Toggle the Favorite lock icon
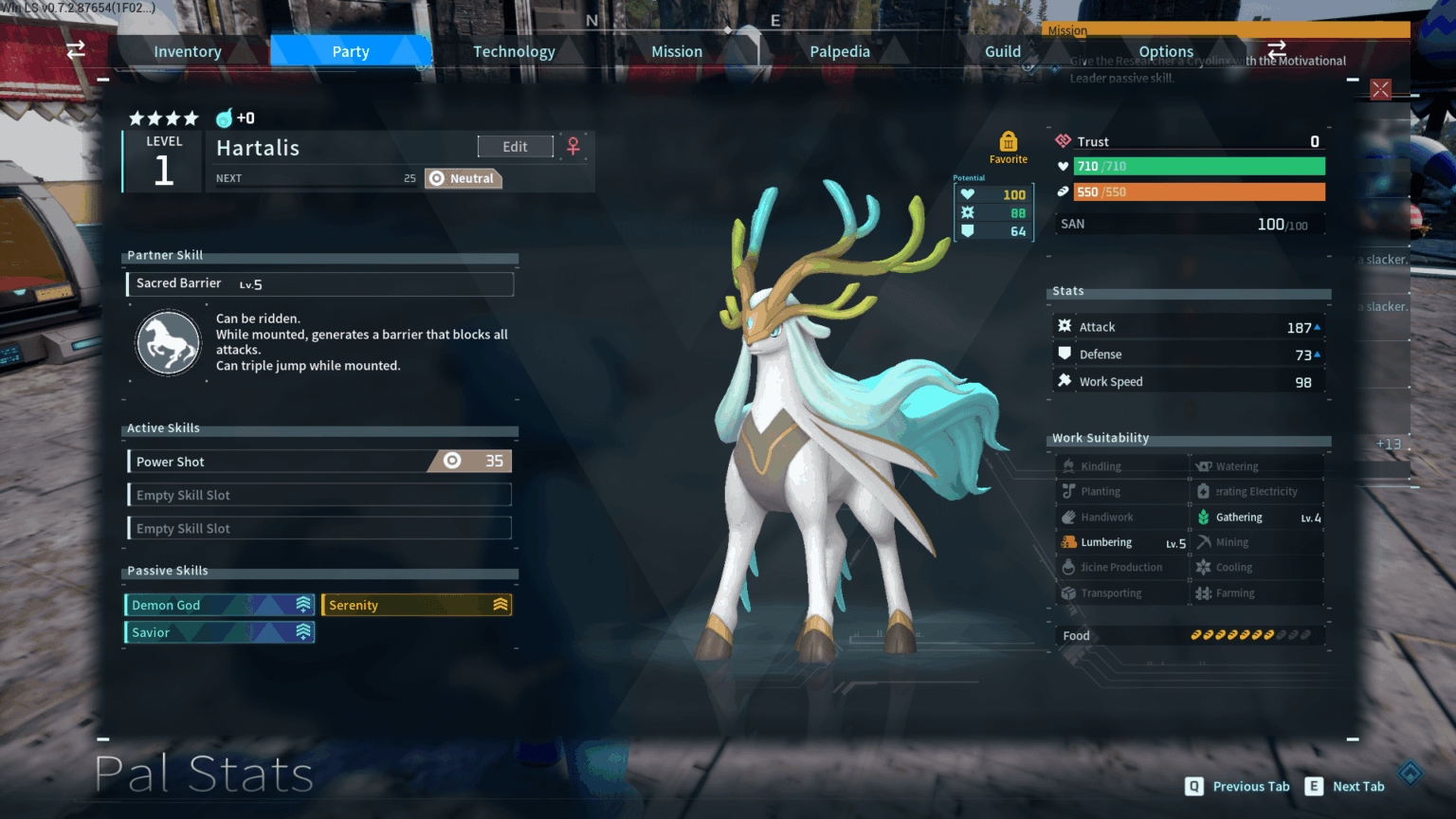1456x819 pixels. point(1009,142)
